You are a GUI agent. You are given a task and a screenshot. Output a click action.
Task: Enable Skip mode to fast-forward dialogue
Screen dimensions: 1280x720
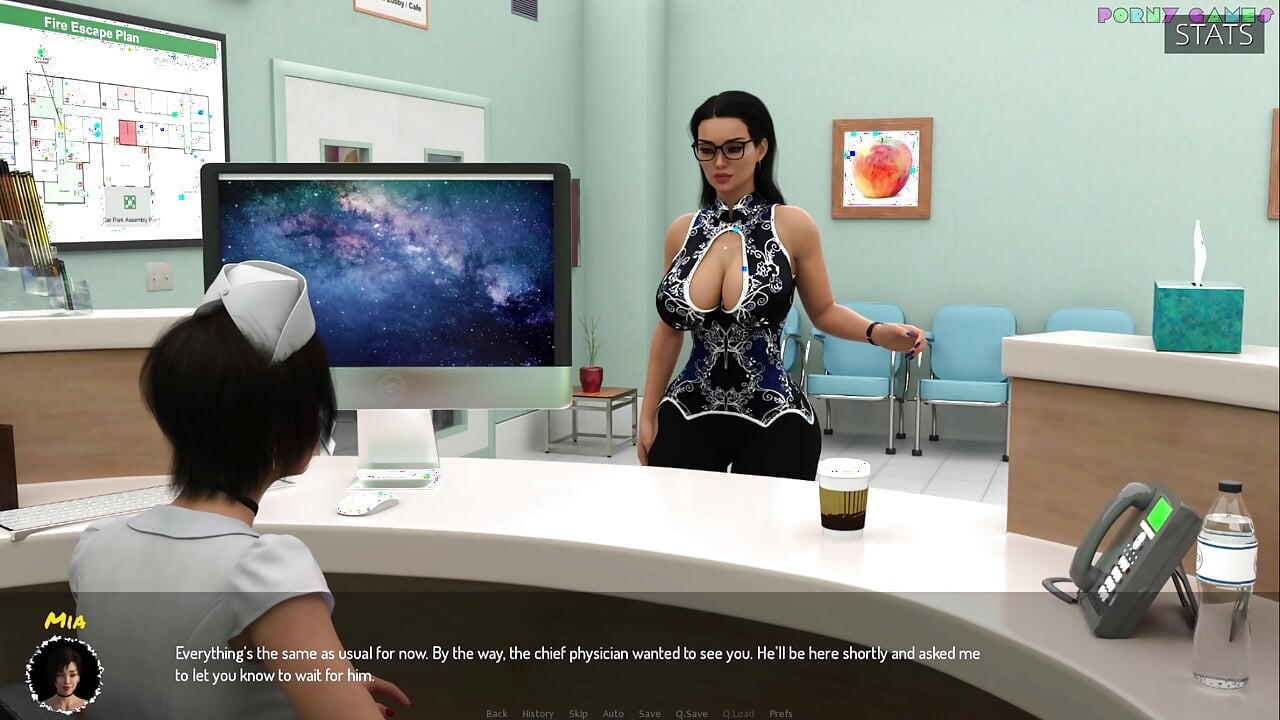pyautogui.click(x=578, y=713)
